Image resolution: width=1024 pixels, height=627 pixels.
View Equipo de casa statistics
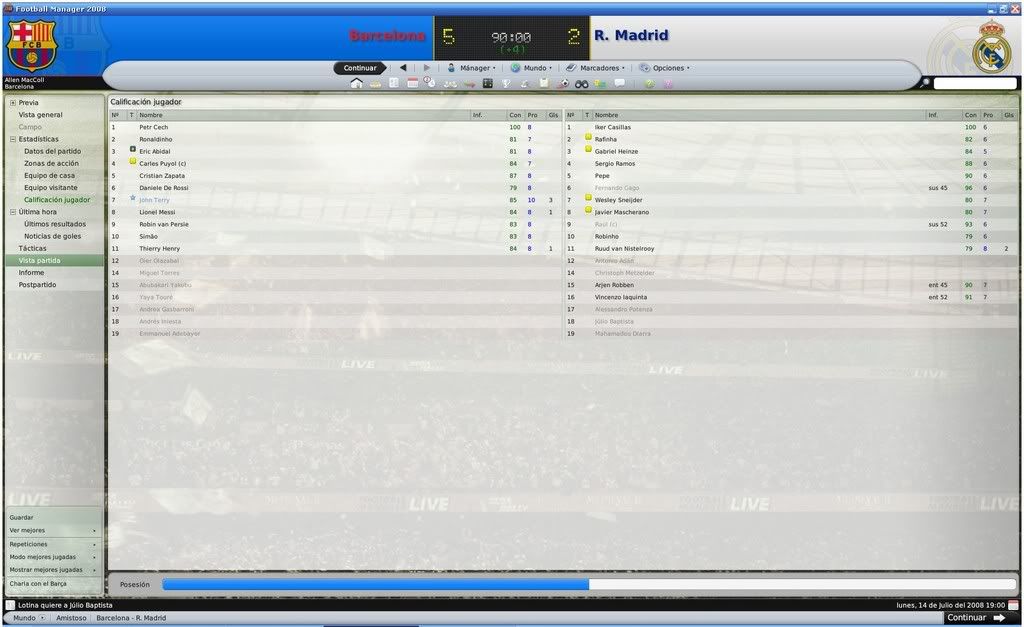click(49, 175)
